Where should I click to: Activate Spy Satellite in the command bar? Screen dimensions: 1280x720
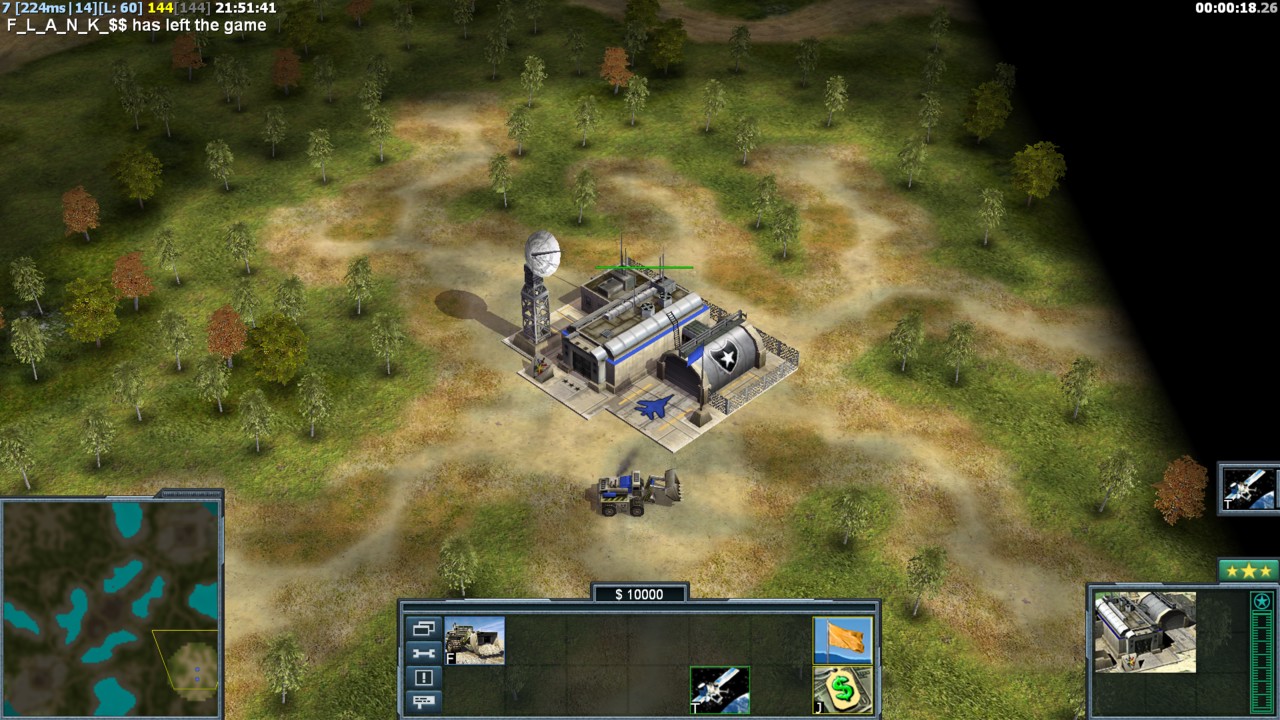[719, 690]
